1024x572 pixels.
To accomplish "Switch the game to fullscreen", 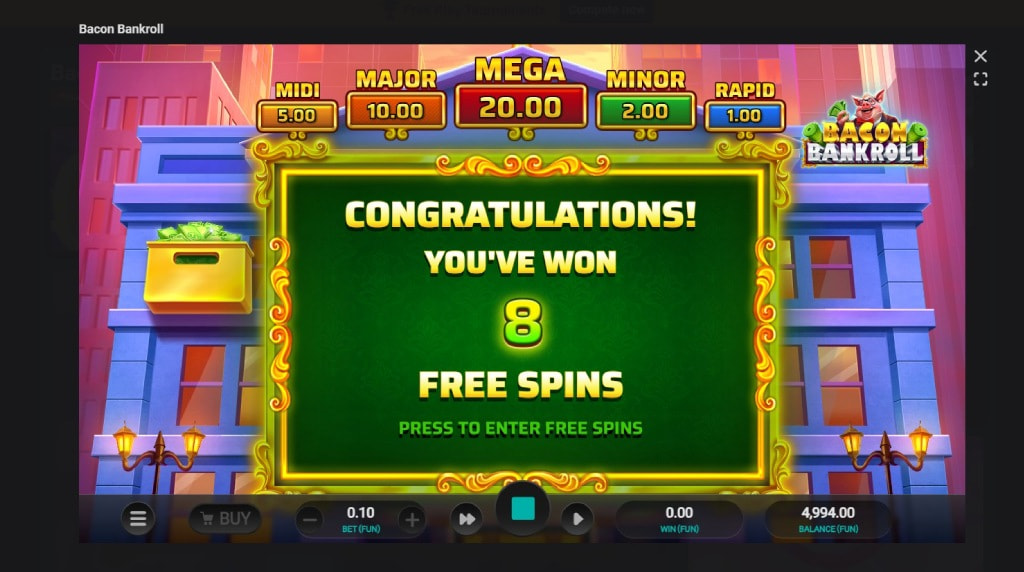I will coord(980,79).
